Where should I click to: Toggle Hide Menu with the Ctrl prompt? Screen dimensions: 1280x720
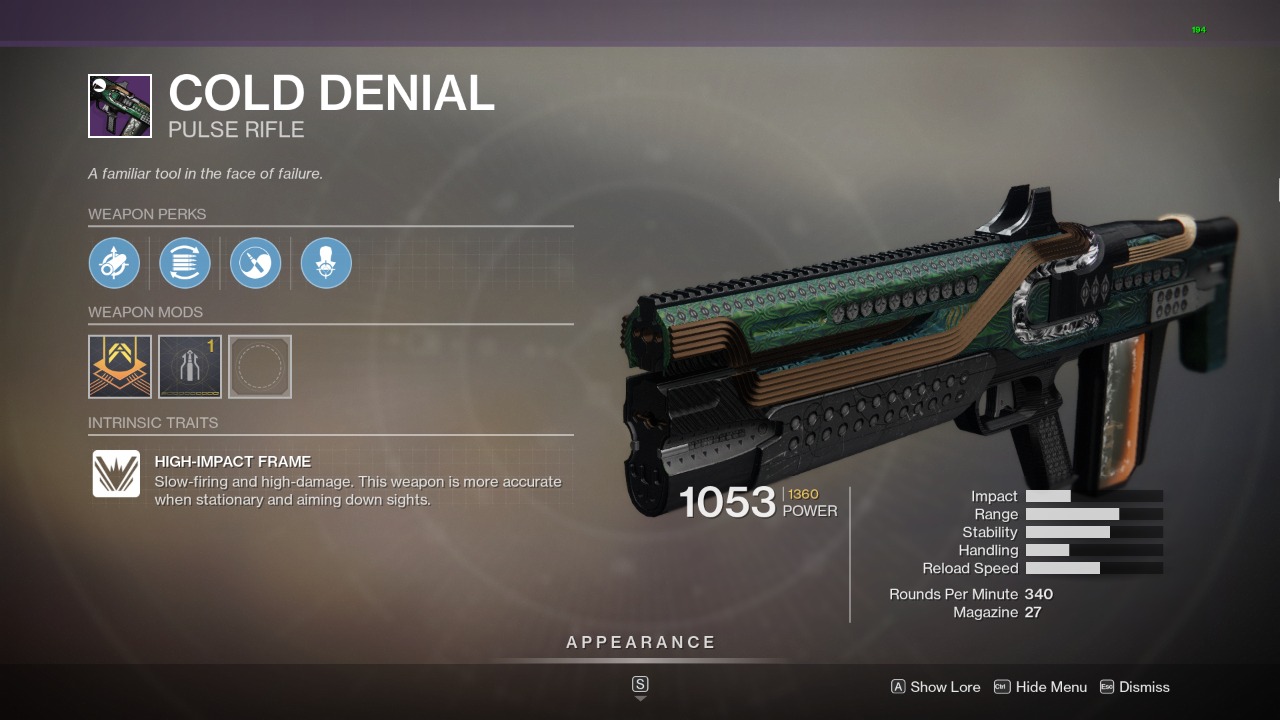tap(1040, 687)
